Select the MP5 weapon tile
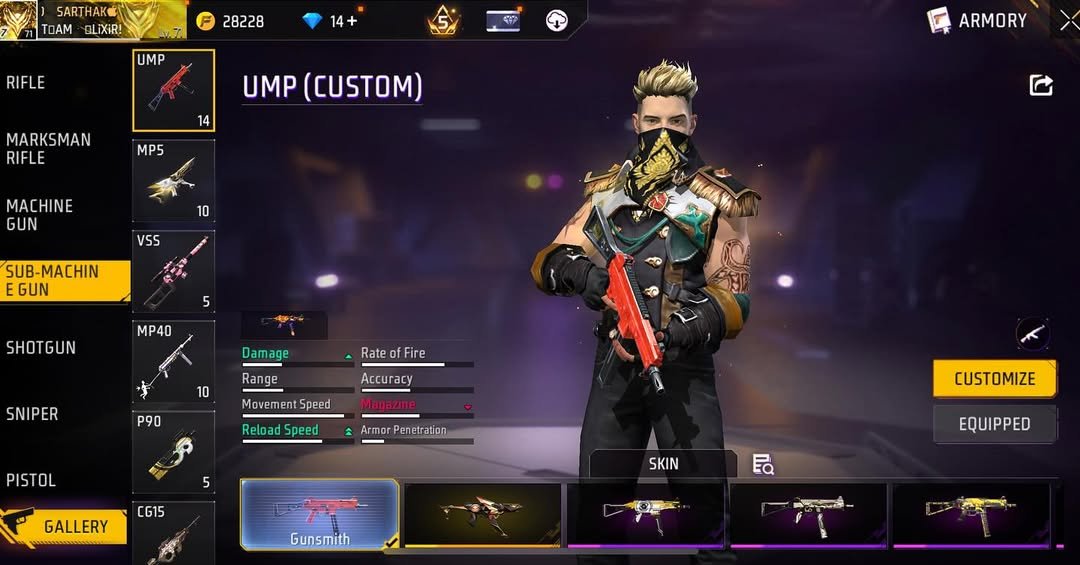This screenshot has height=565, width=1080. pyautogui.click(x=173, y=180)
